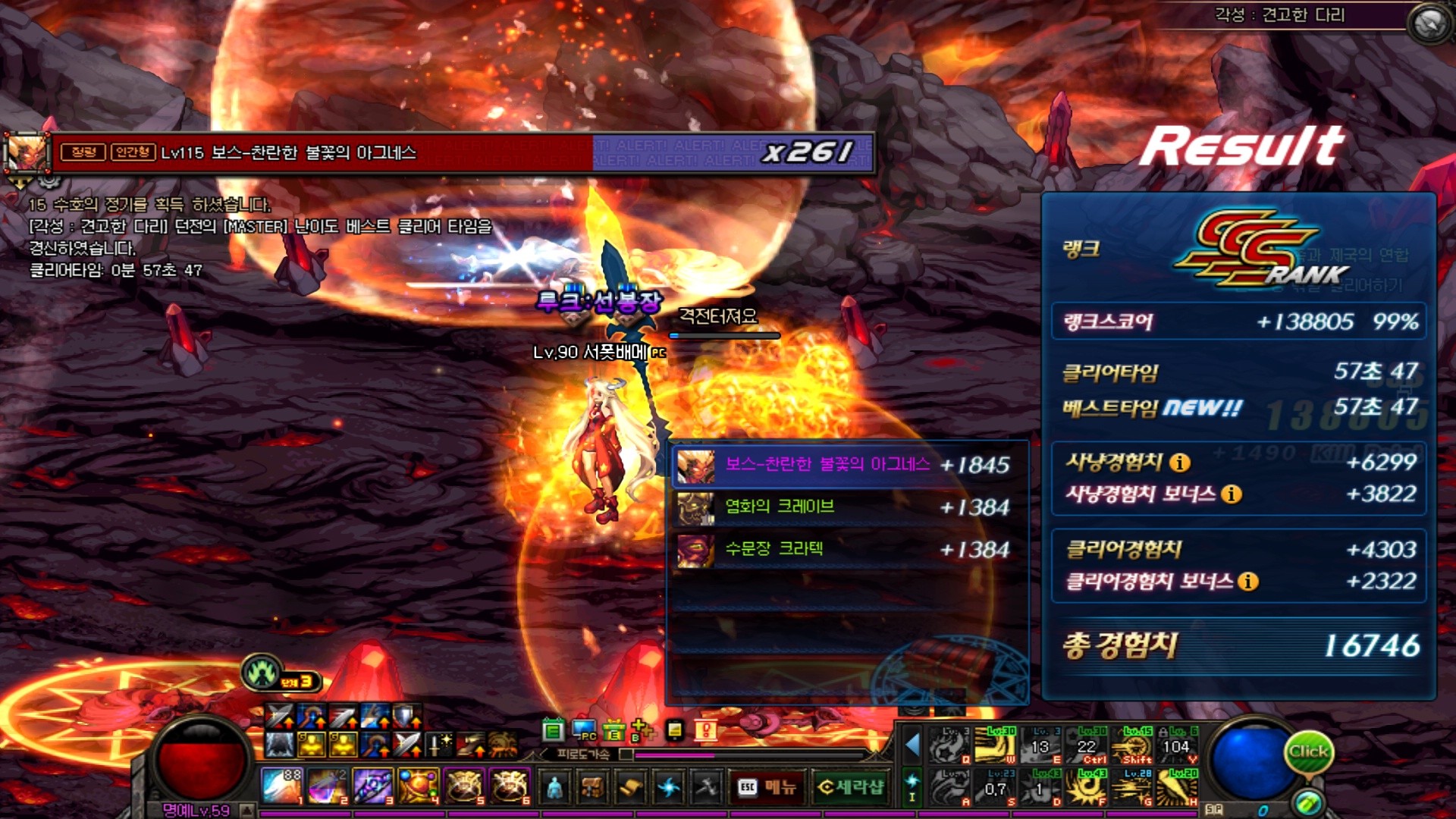
Task: Open the 세라샵 cash shop
Action: coord(851,788)
